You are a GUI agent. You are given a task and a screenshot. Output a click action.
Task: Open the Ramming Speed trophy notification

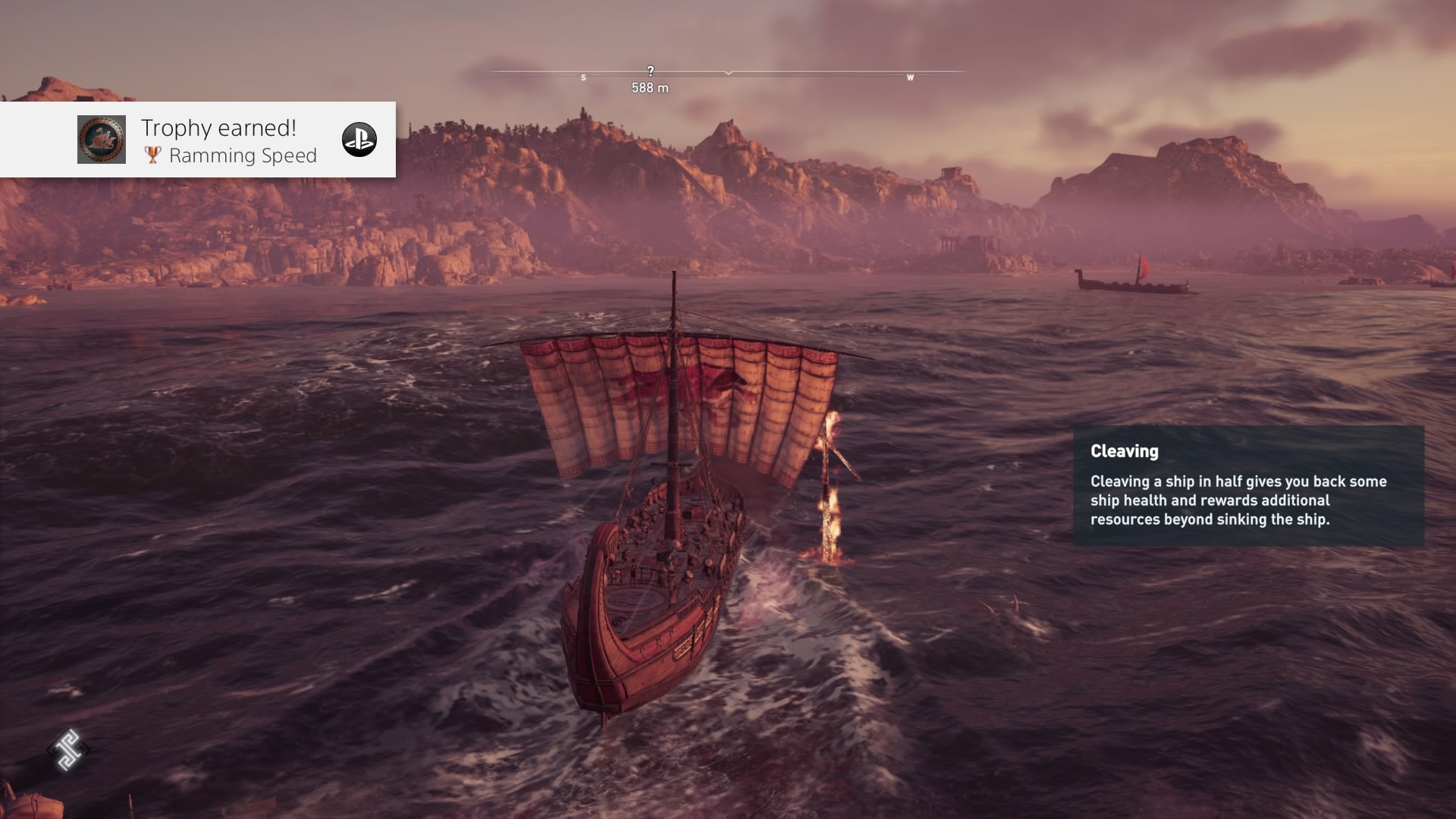[227, 141]
